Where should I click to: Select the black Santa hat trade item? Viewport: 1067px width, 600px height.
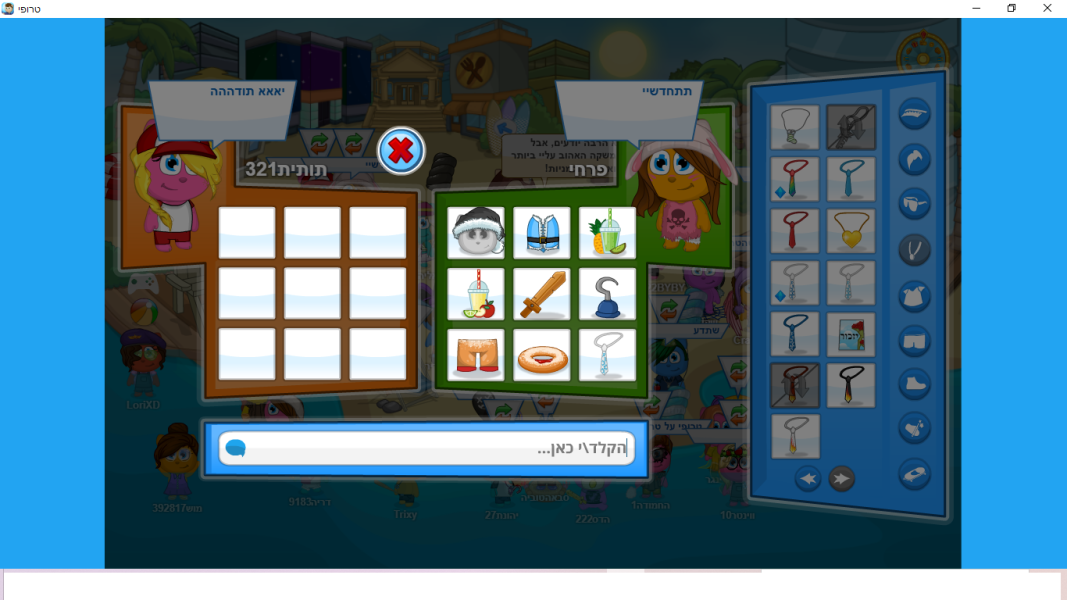(476, 233)
